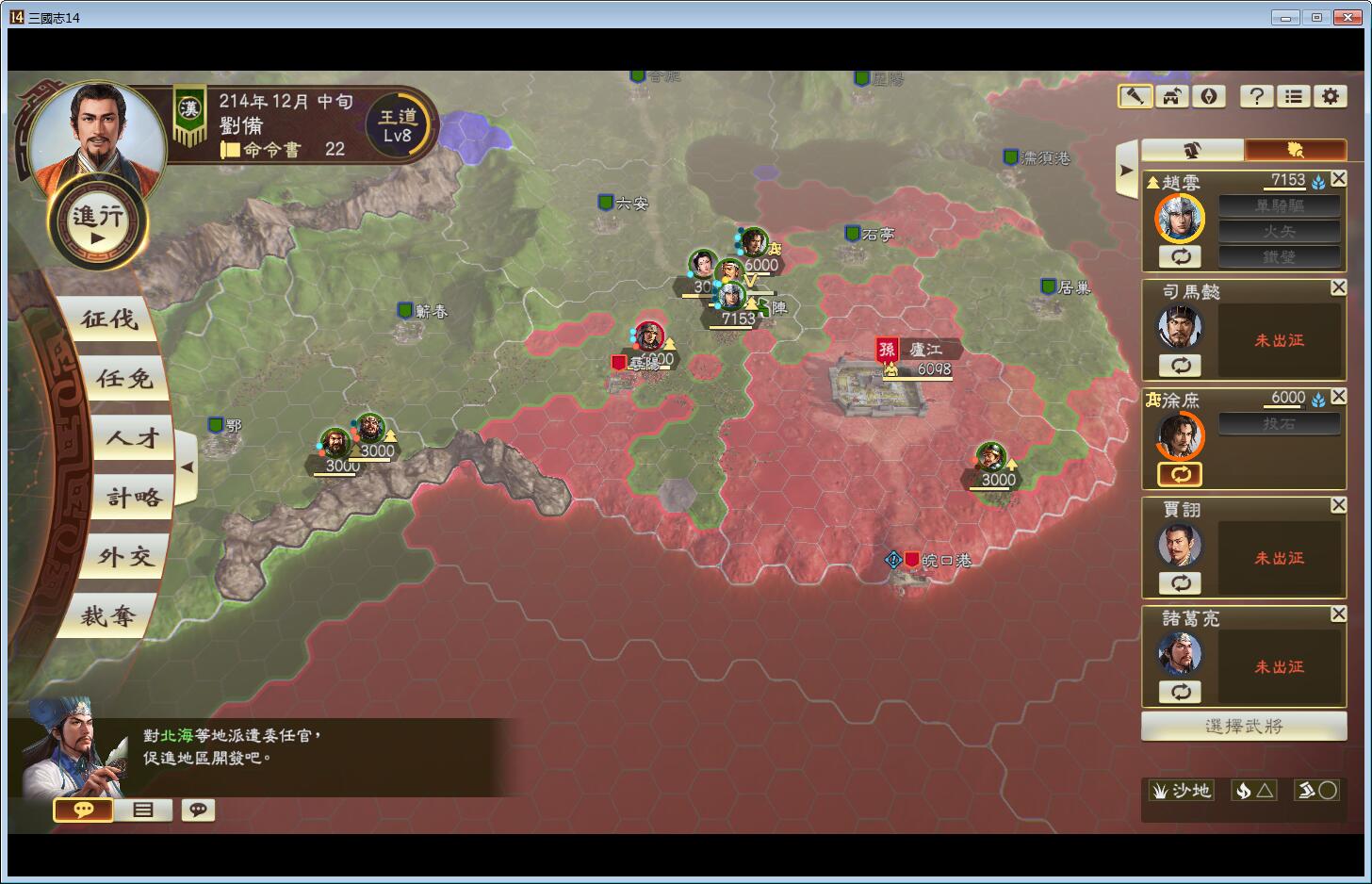Choose the 外交 diplomacy menu

(x=125, y=557)
